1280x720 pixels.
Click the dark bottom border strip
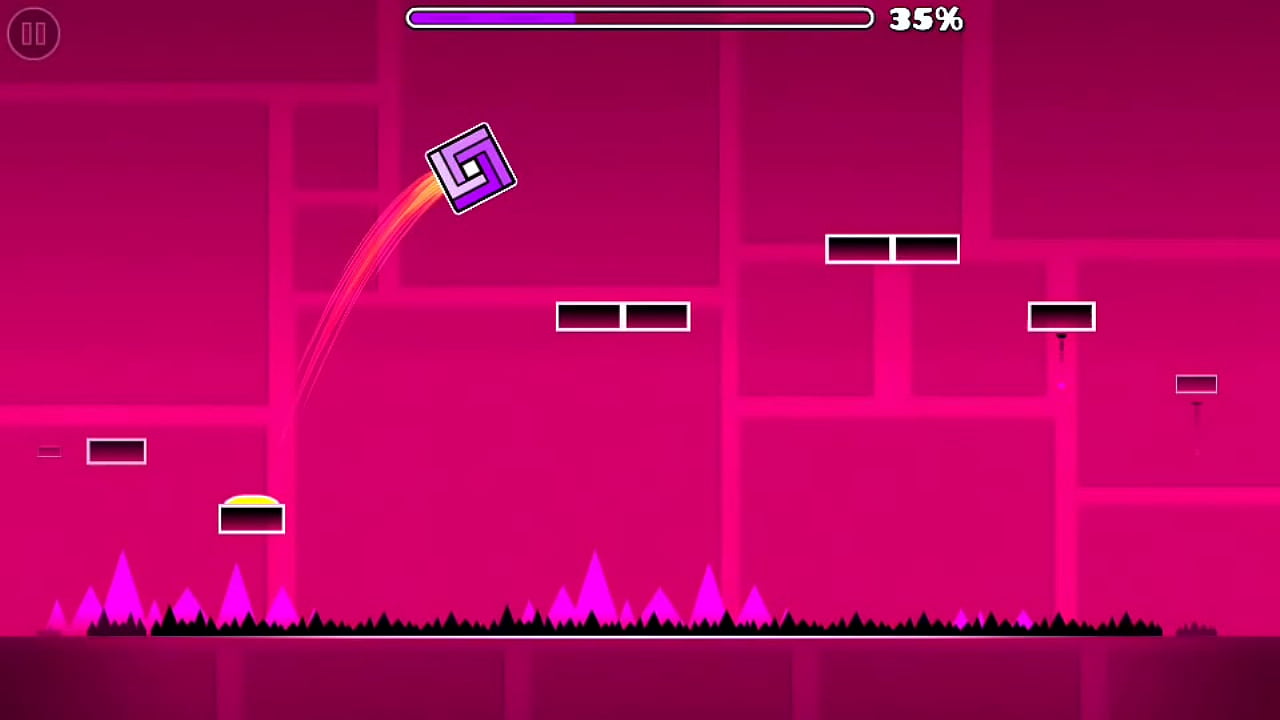(640, 680)
